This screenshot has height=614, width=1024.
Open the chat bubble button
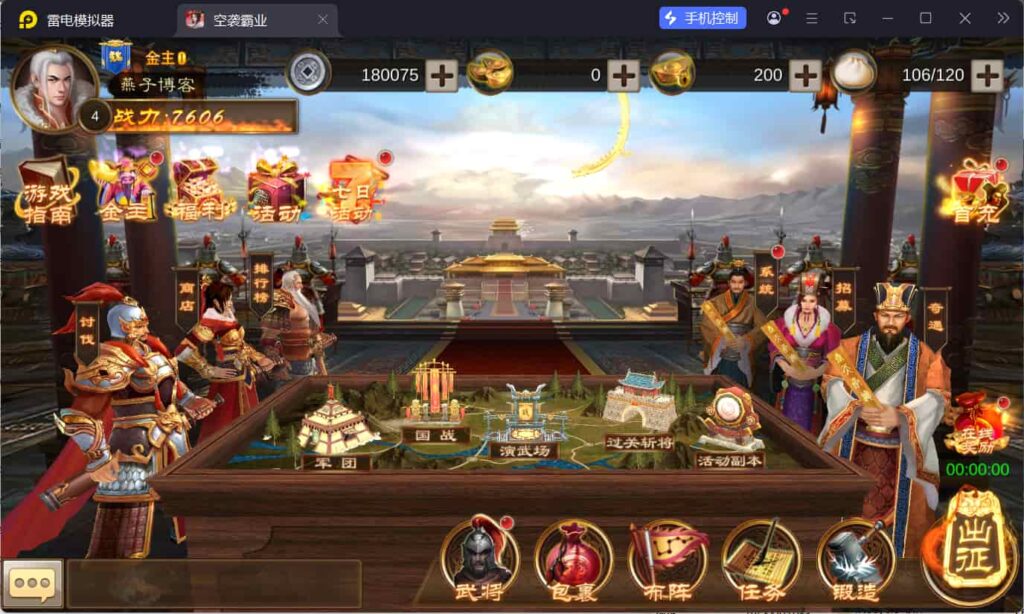coord(33,583)
